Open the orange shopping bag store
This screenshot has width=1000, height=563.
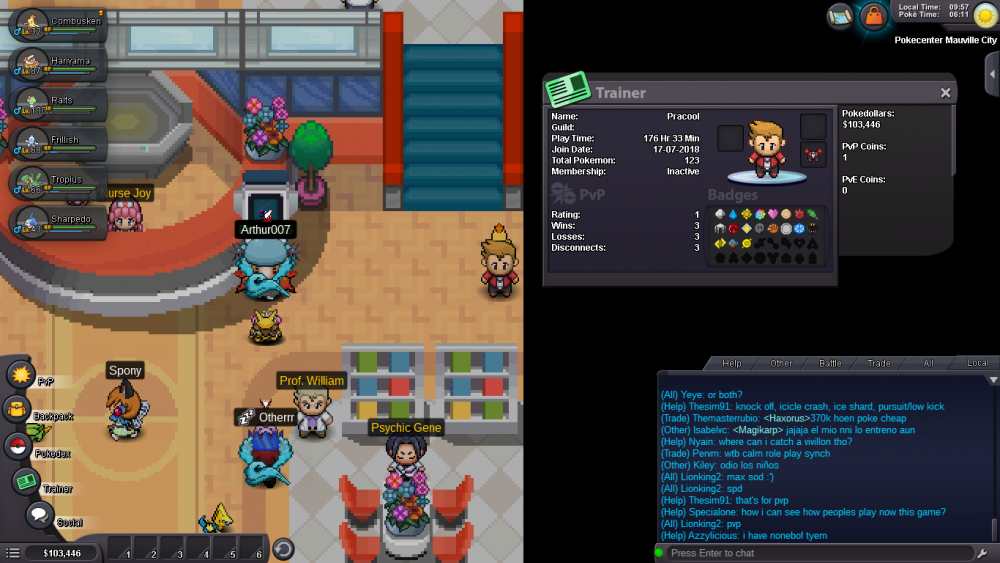point(874,16)
